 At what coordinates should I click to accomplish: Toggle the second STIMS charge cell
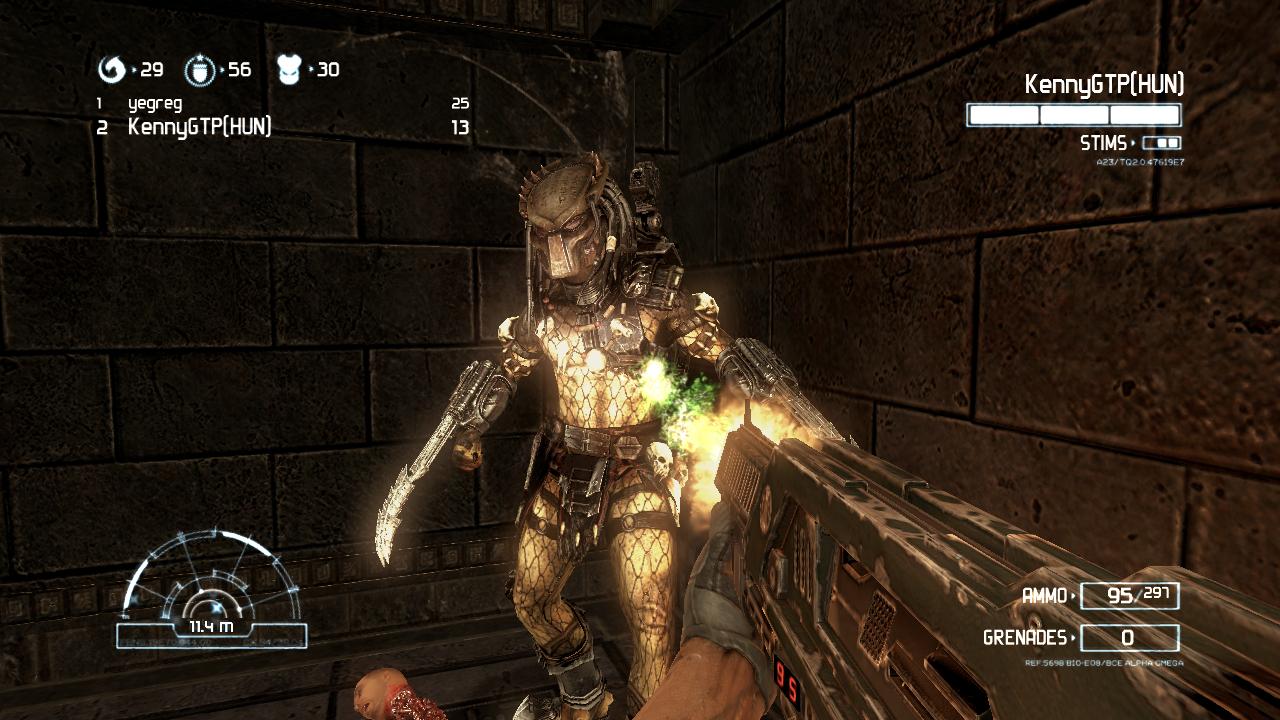tap(1172, 142)
